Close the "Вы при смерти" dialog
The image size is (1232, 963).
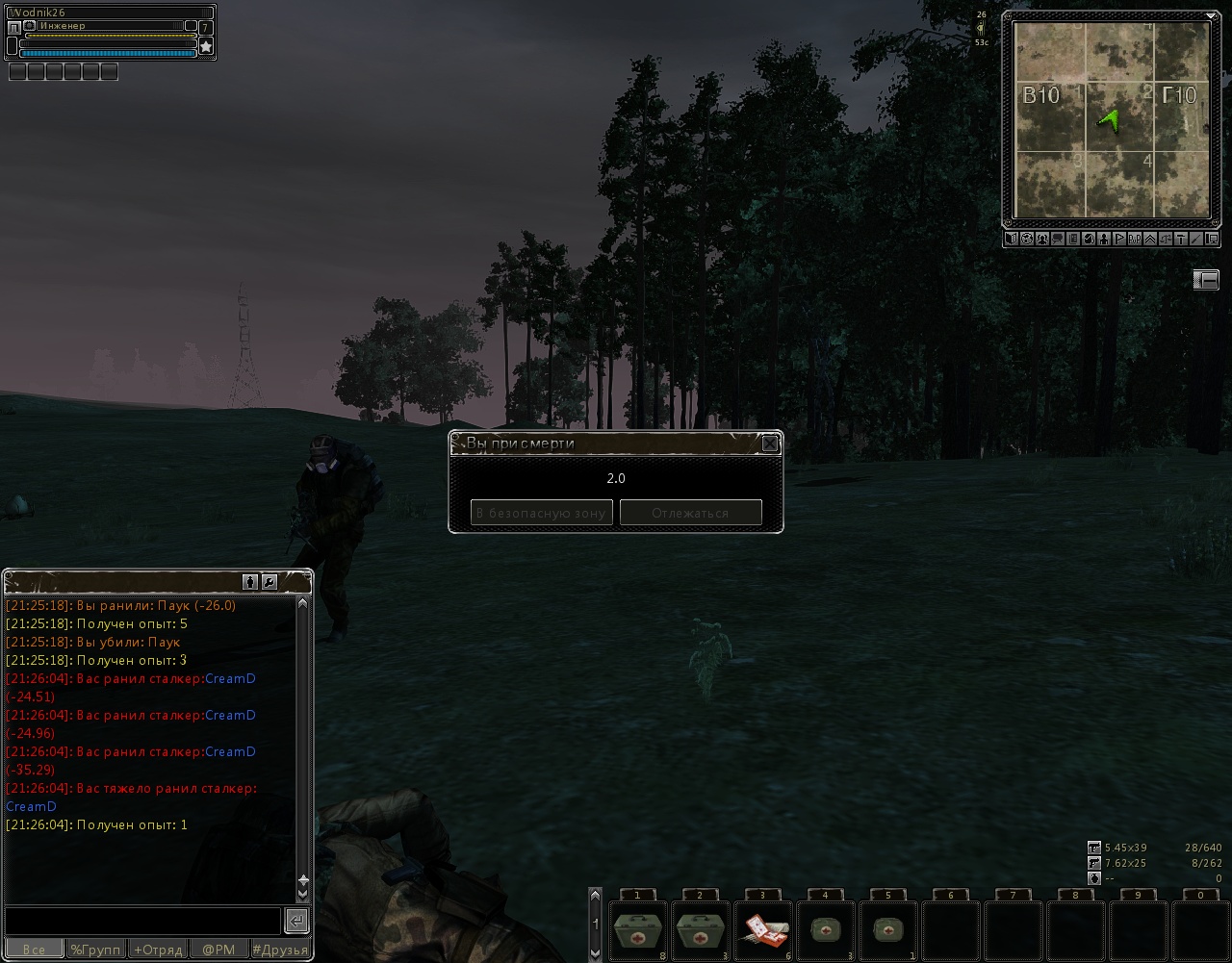click(x=770, y=443)
